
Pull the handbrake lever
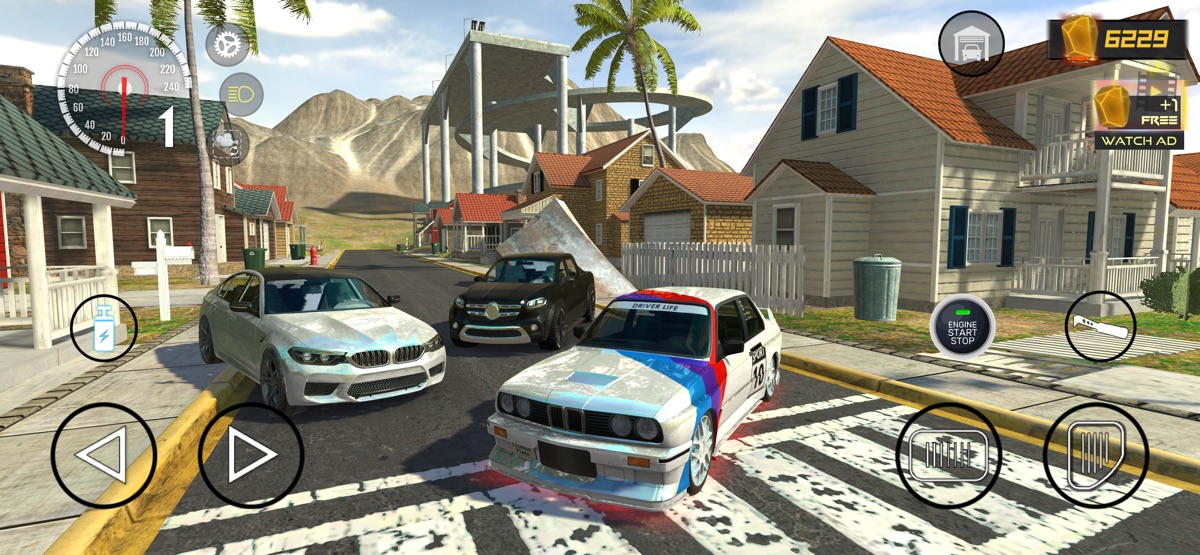(1100, 326)
